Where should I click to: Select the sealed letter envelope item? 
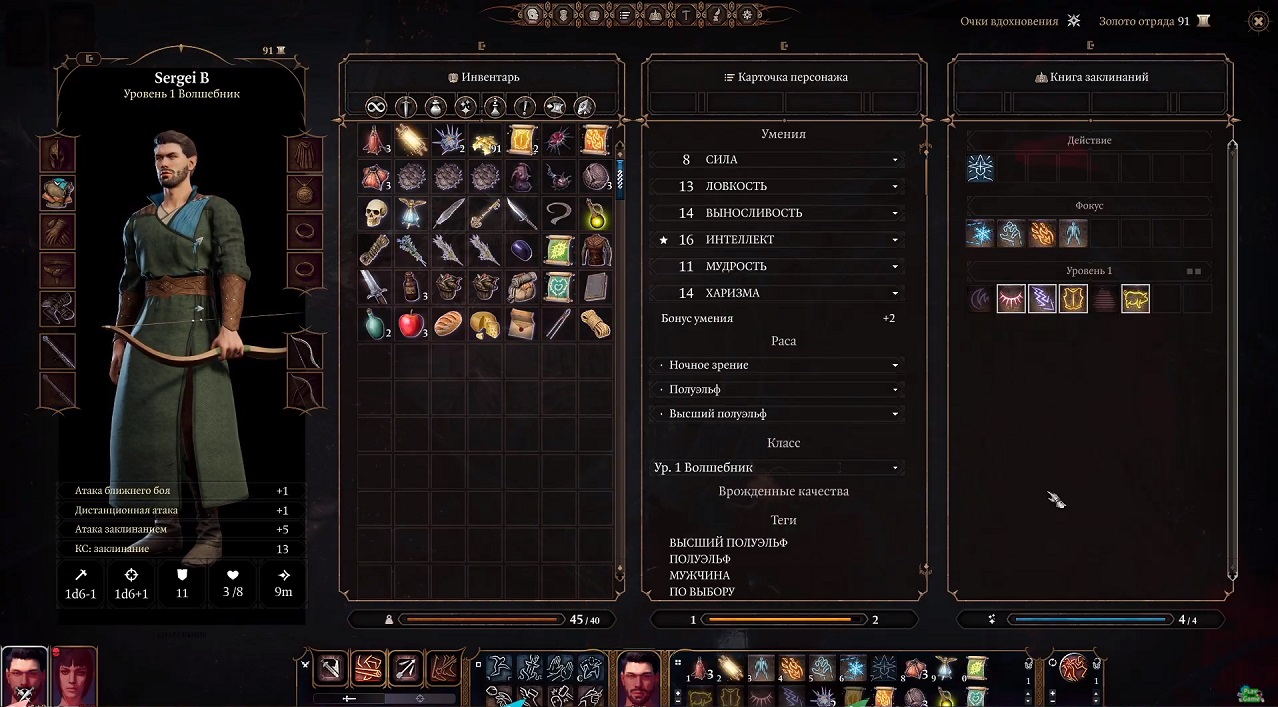[x=521, y=324]
